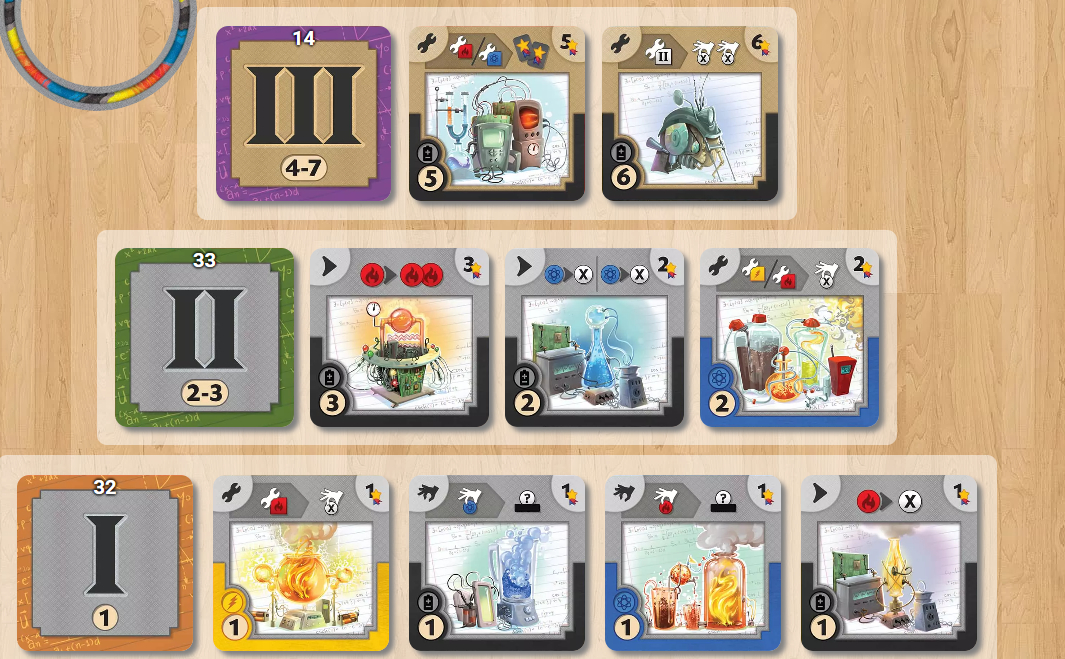
Task: Click the level II deck showing 33 cards
Action: click(x=204, y=338)
